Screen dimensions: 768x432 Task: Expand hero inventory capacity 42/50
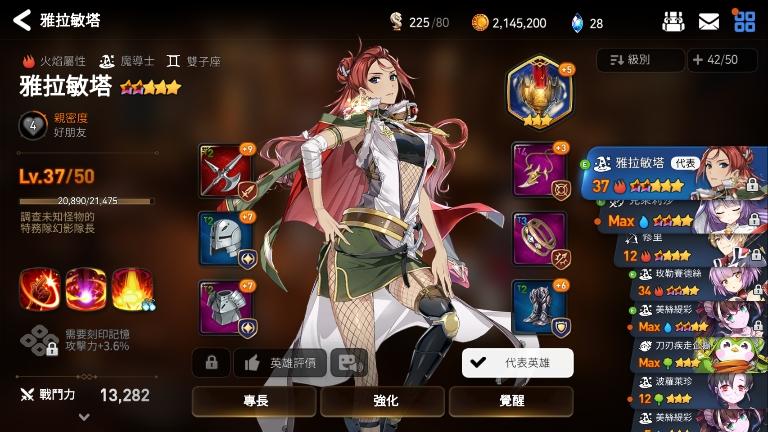[722, 60]
